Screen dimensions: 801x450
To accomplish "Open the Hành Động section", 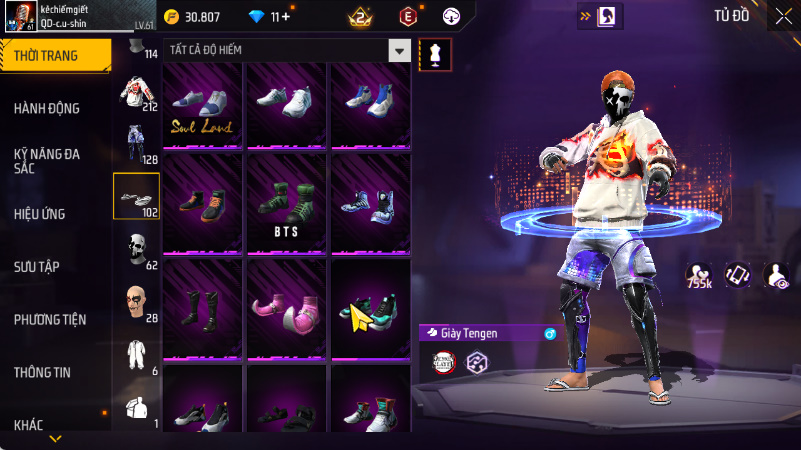I will pos(47,108).
